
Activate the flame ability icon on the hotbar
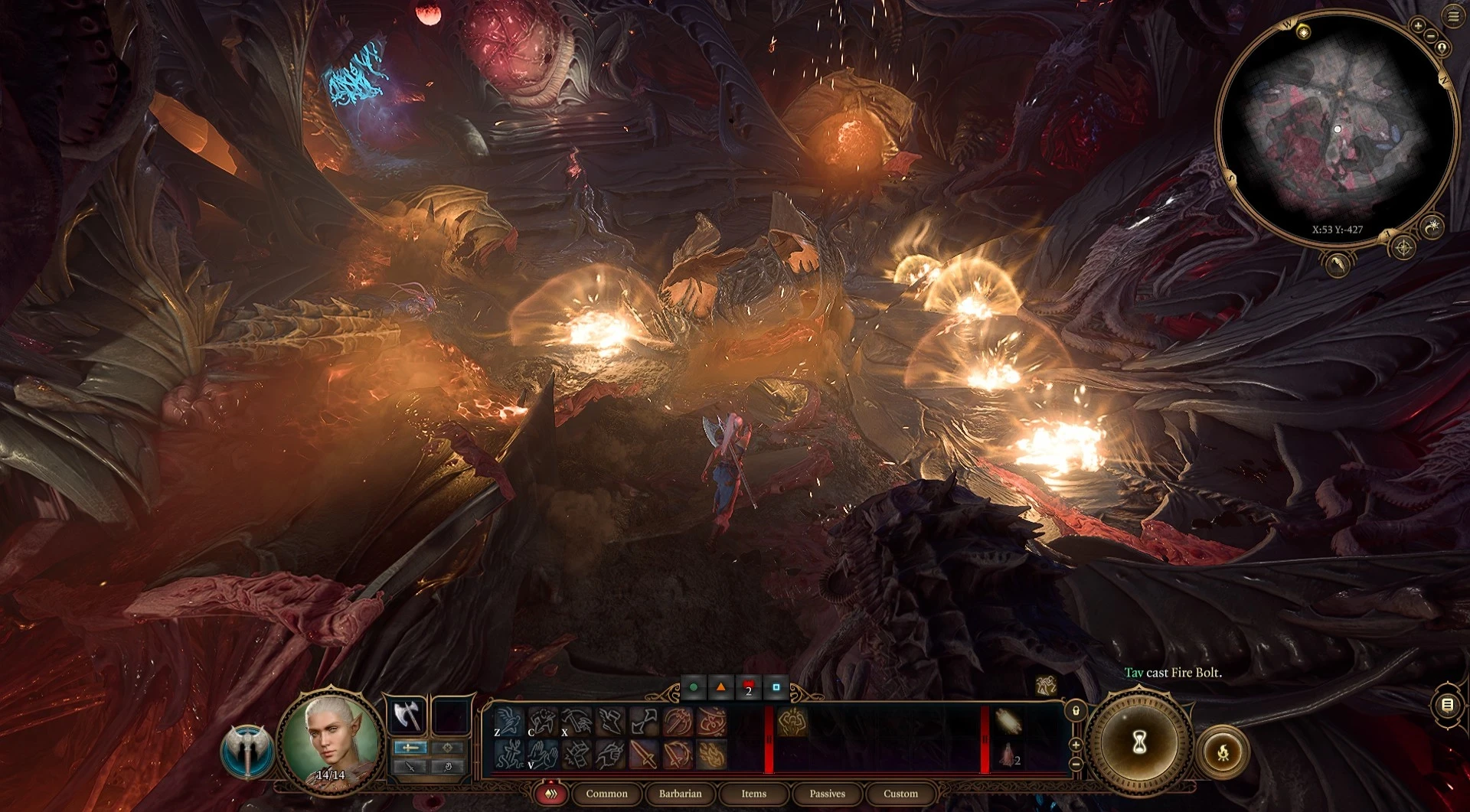(711, 755)
